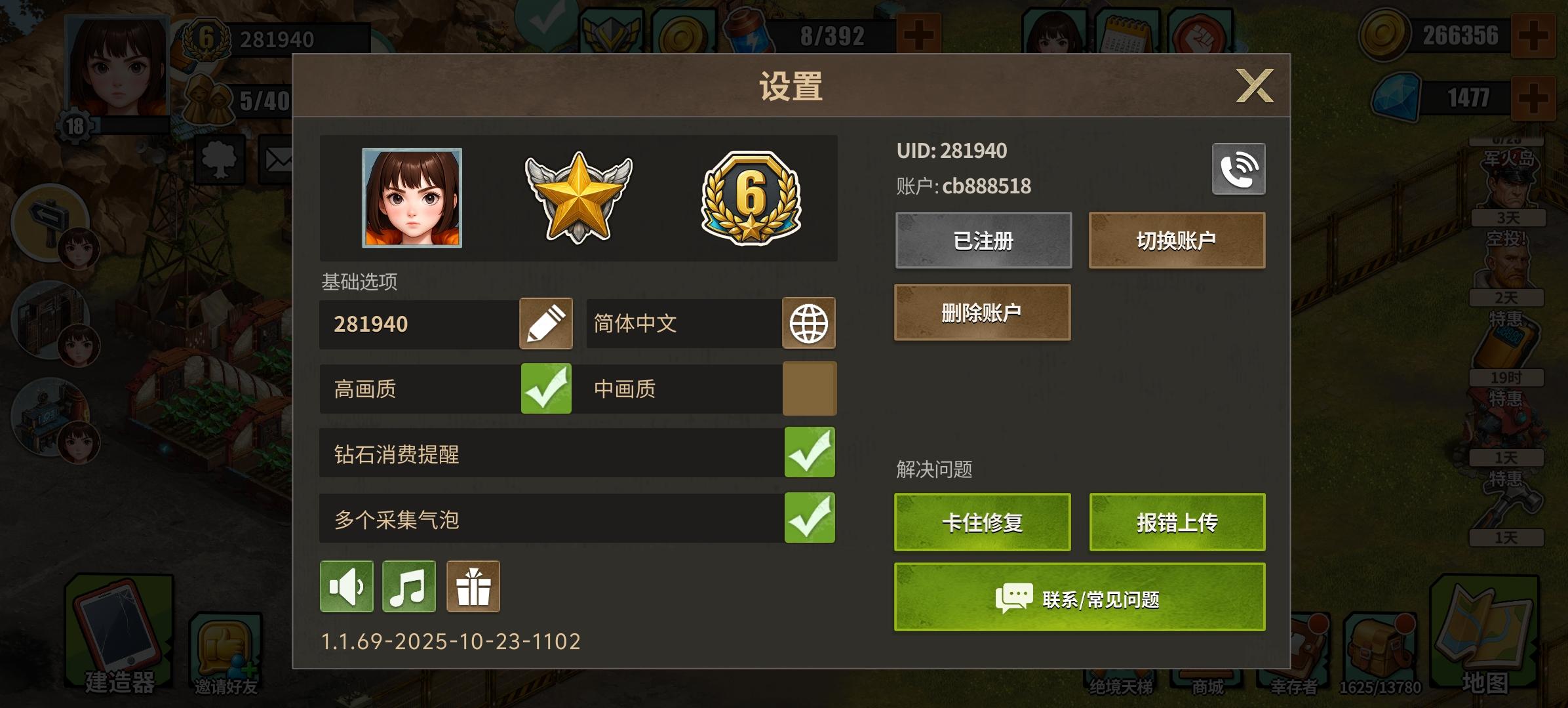This screenshot has width=1568, height=708.
Task: Enable 中画质 medium graphics quality
Action: point(810,388)
